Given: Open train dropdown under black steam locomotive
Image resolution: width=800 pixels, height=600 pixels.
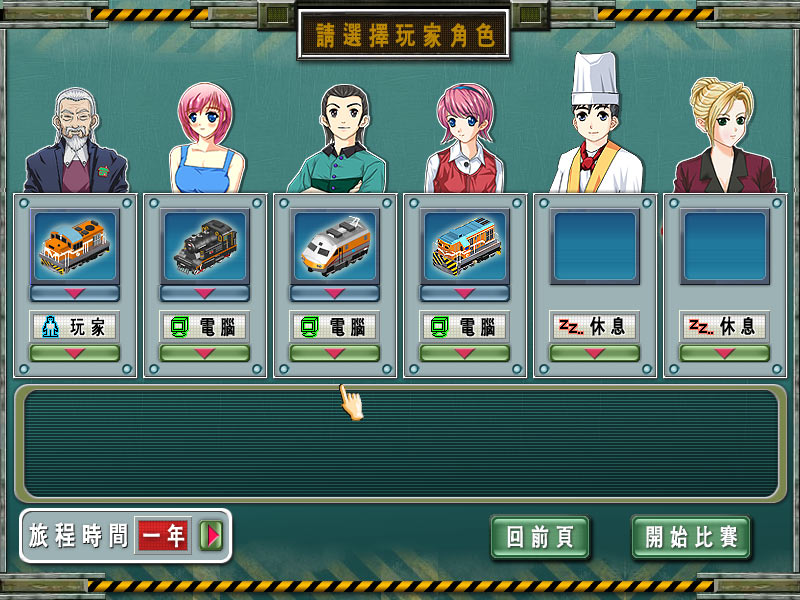Looking at the screenshot, I should tap(205, 293).
